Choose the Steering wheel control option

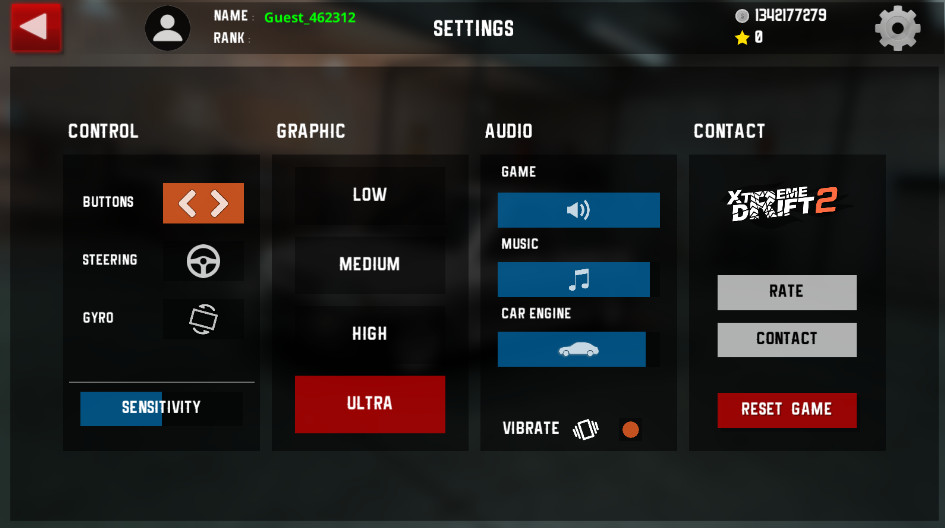(203, 261)
